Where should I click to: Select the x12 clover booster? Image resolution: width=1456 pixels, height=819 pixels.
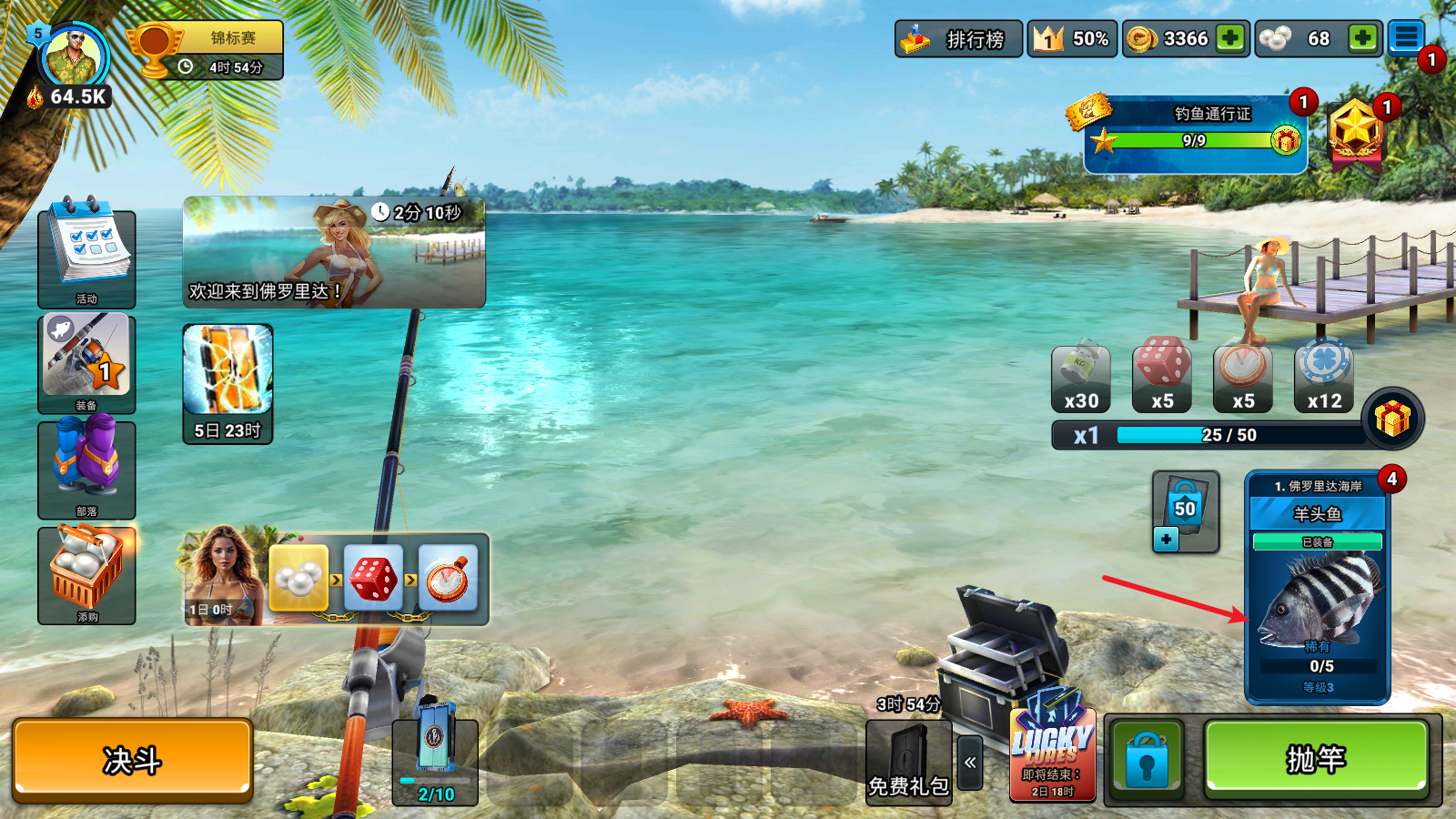[x=1324, y=373]
